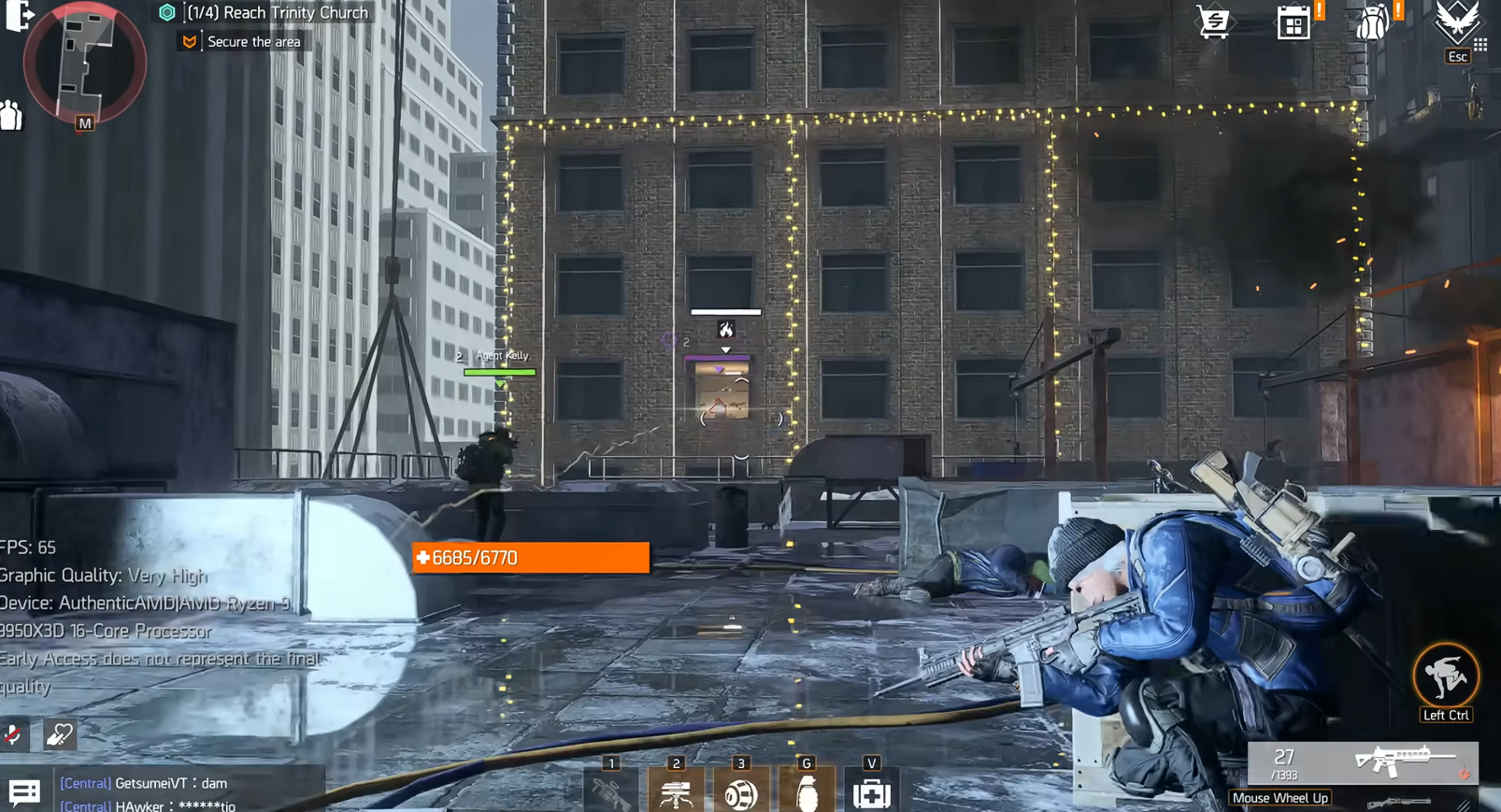Click the crouch cover action button

point(1445,676)
